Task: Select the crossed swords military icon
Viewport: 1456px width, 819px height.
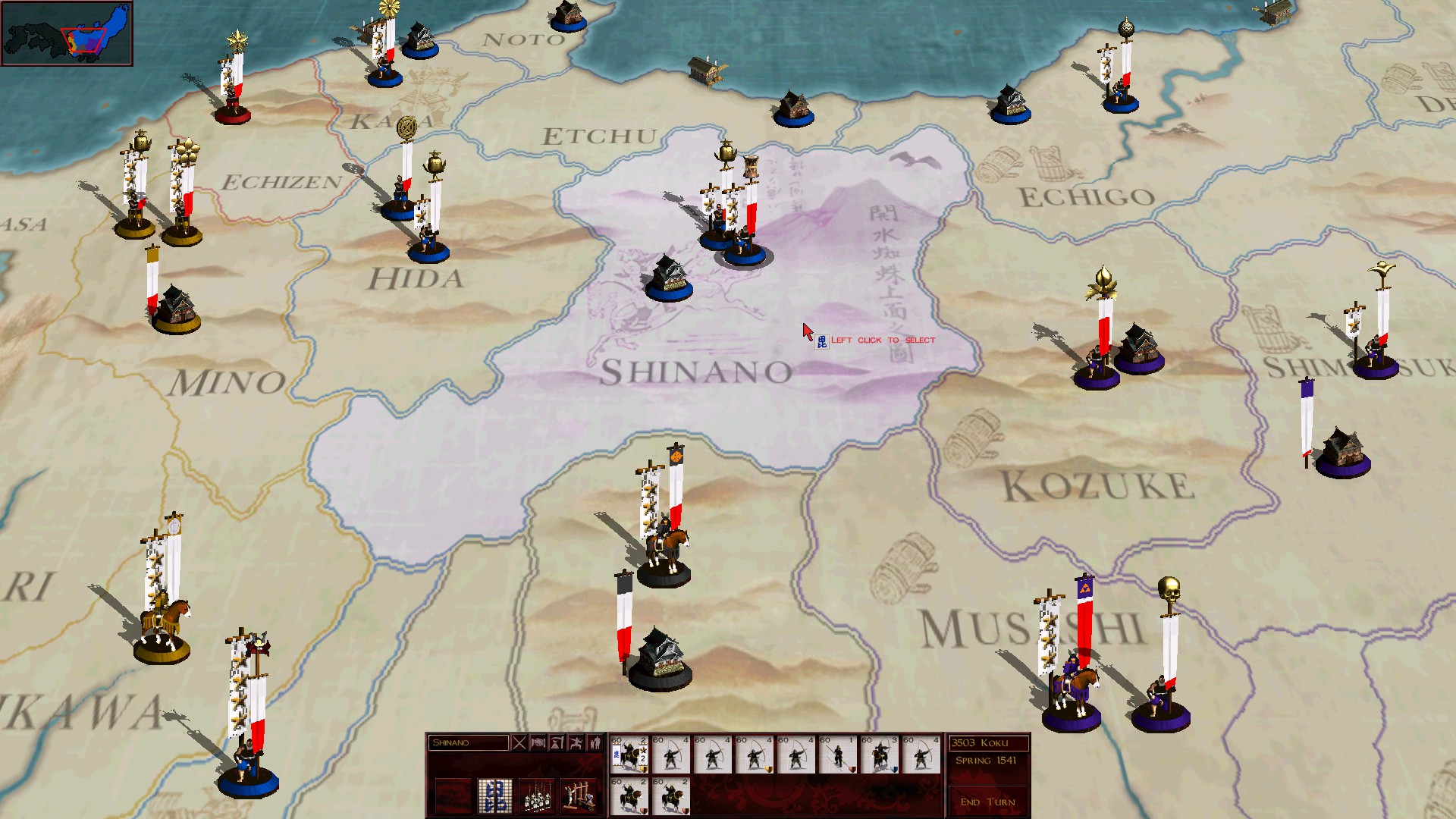Action: click(519, 743)
